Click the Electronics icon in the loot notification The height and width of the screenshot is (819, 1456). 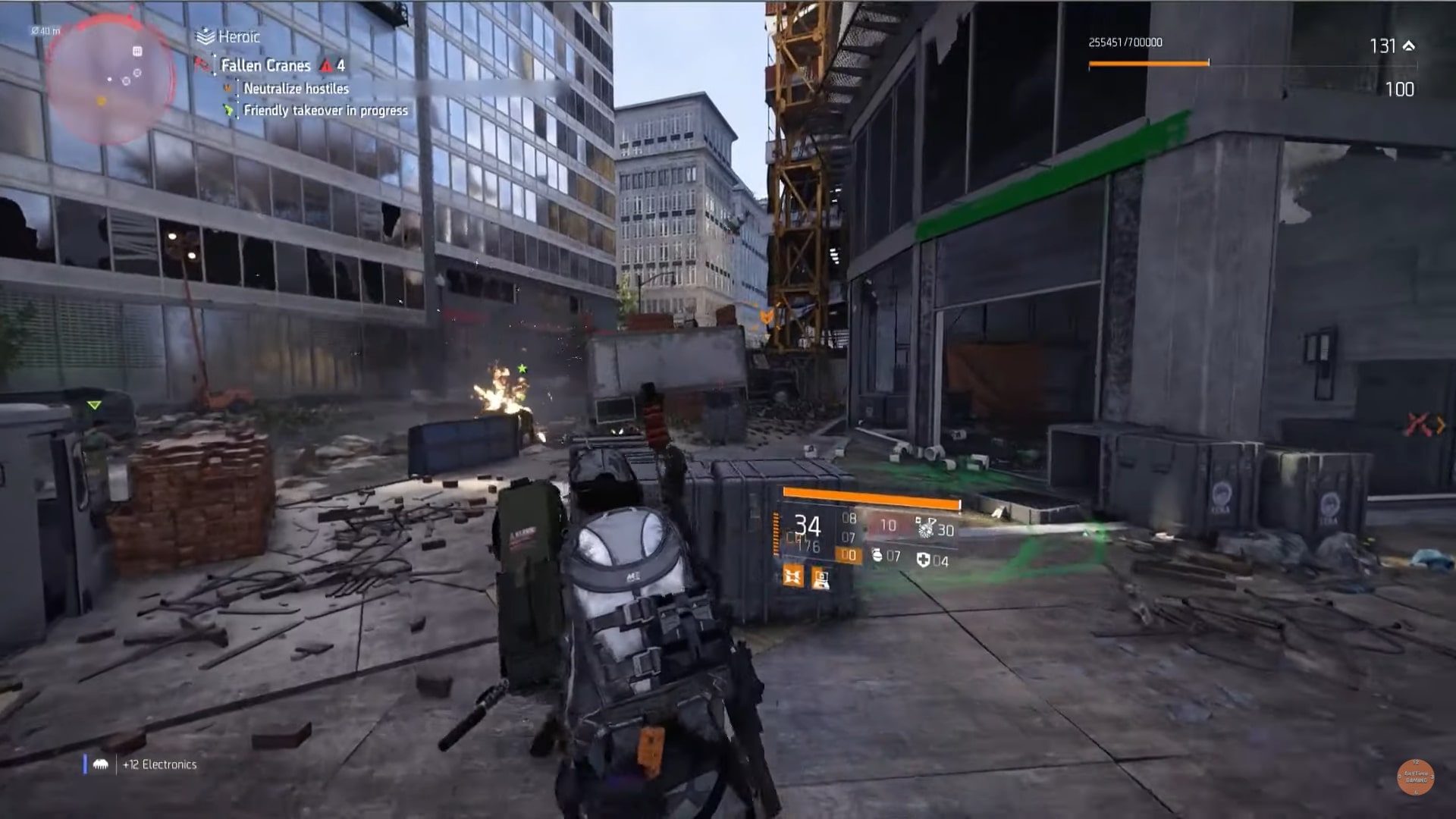102,764
